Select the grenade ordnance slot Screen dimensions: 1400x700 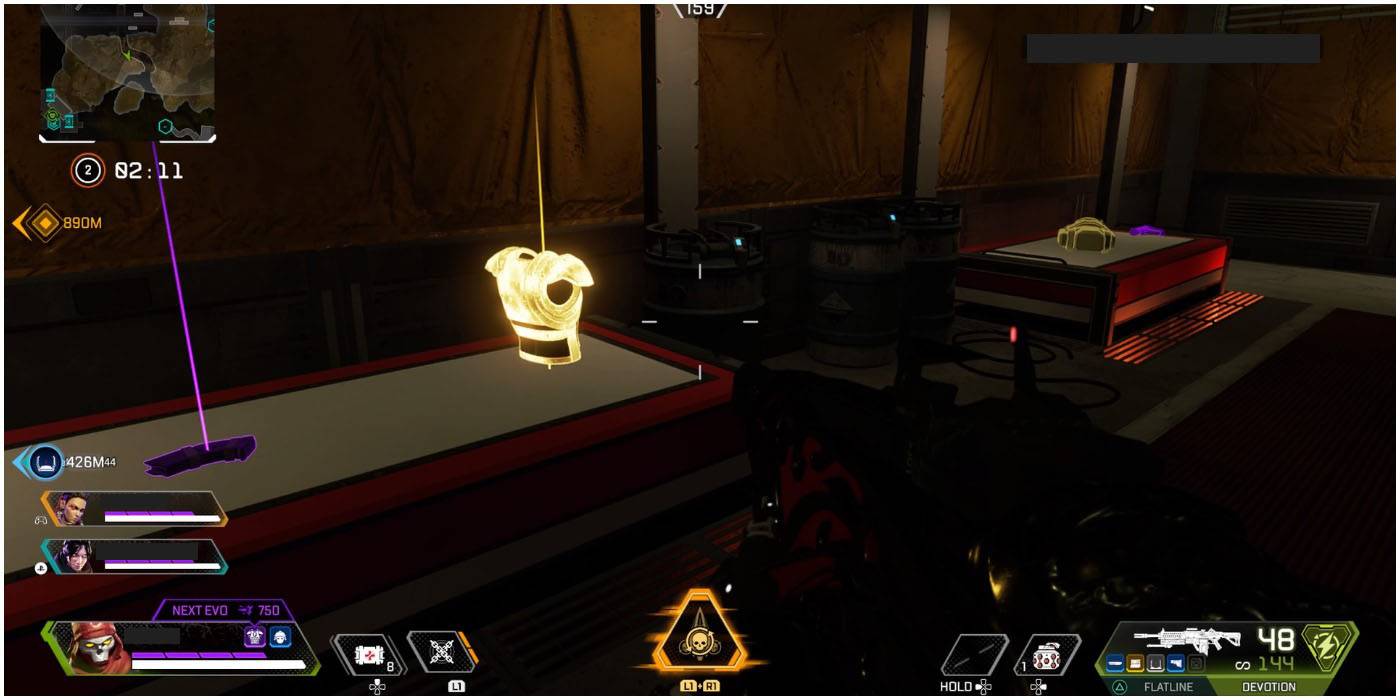[x=1046, y=655]
